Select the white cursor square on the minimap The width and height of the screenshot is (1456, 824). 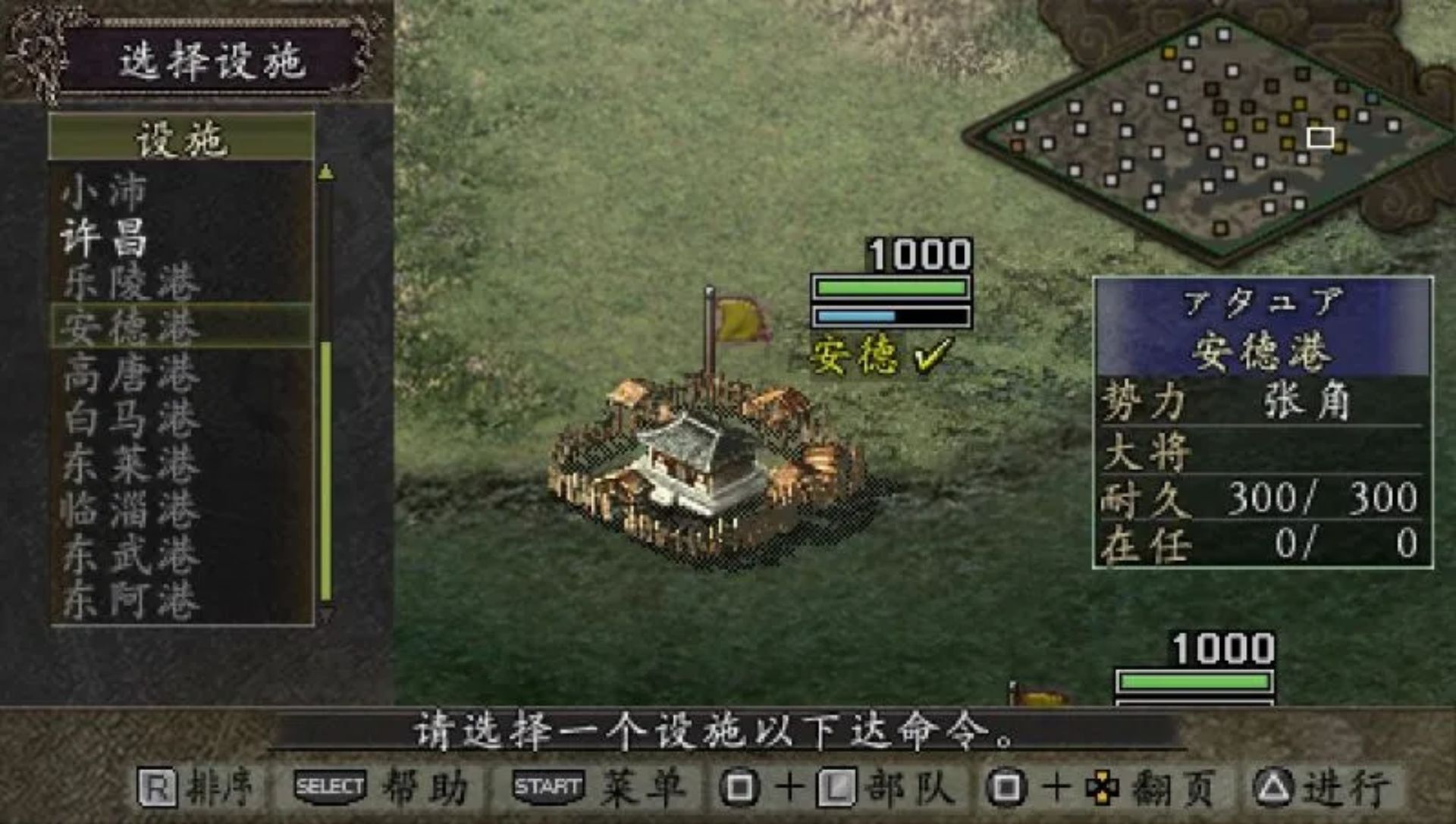[x=1319, y=136]
